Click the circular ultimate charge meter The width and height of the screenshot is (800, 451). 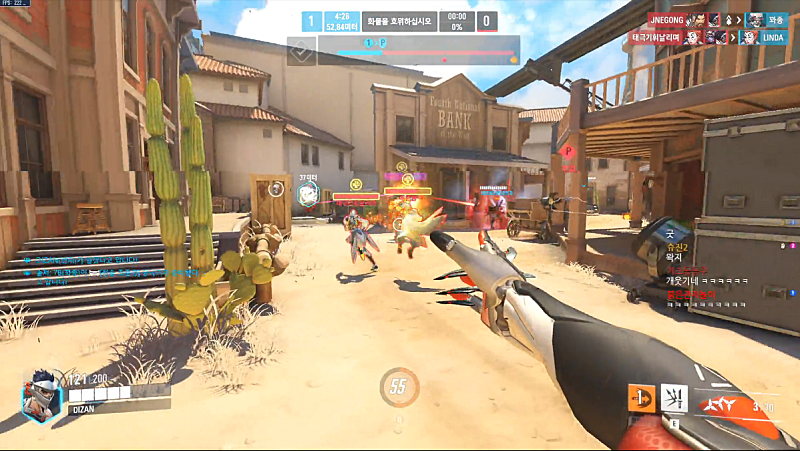click(x=399, y=387)
